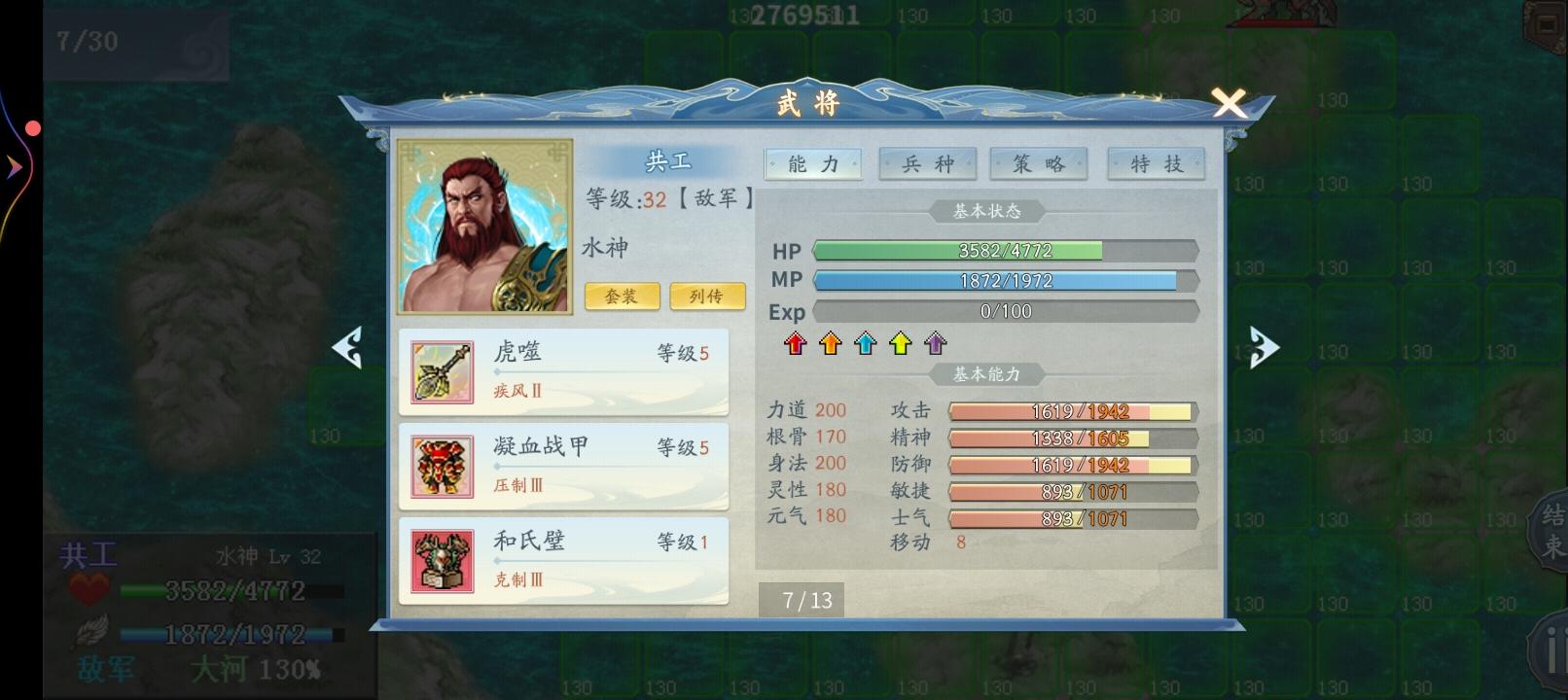Image resolution: width=1568 pixels, height=700 pixels.
Task: Select the 虎噬 weapon equipment icon
Action: point(440,372)
